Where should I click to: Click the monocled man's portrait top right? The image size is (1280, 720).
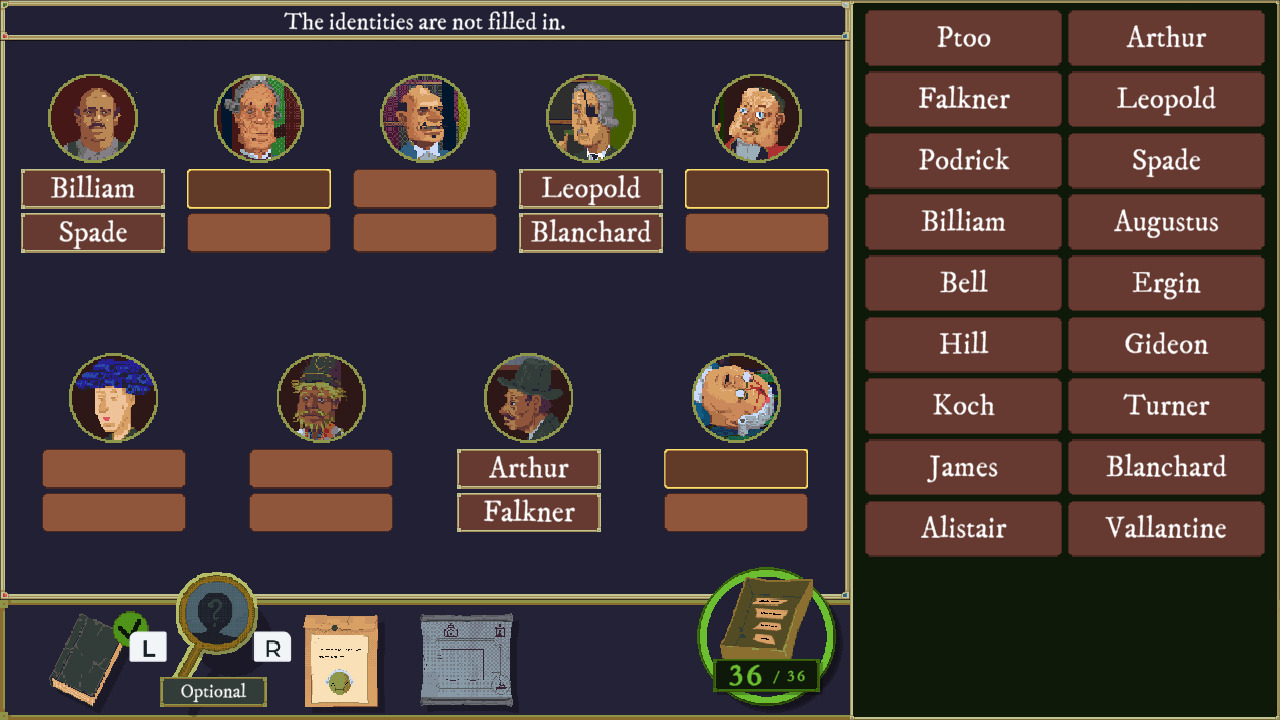[x=757, y=117]
